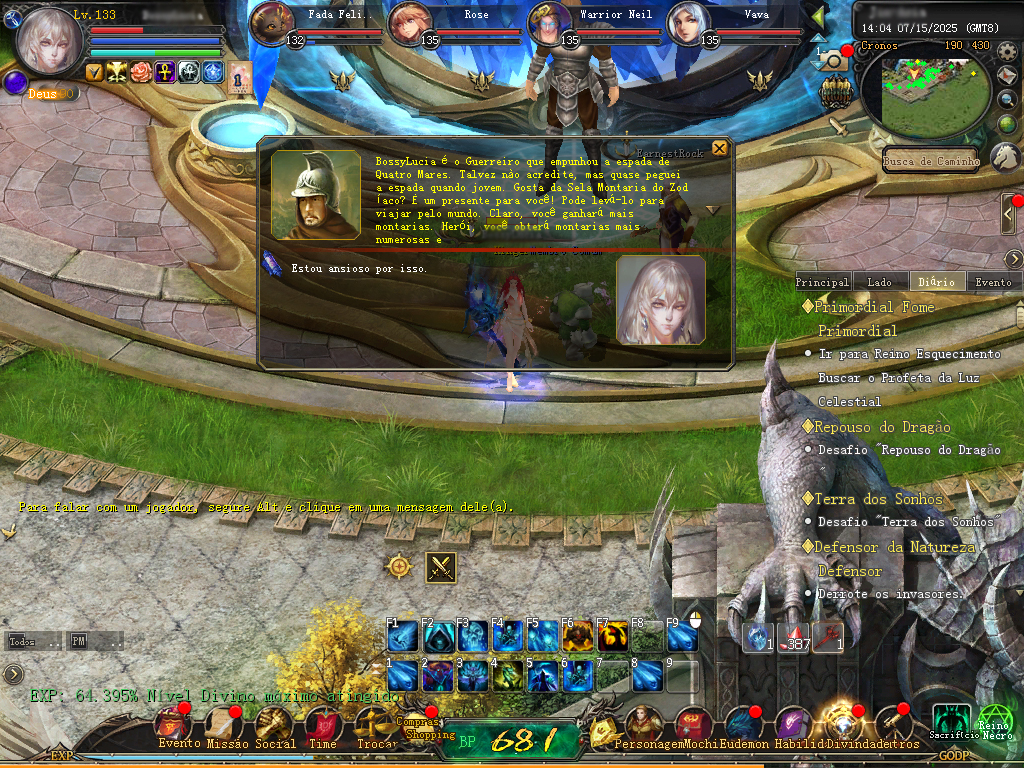The height and width of the screenshot is (768, 1024).
Task: Close the NPC dialogue window
Action: click(719, 150)
